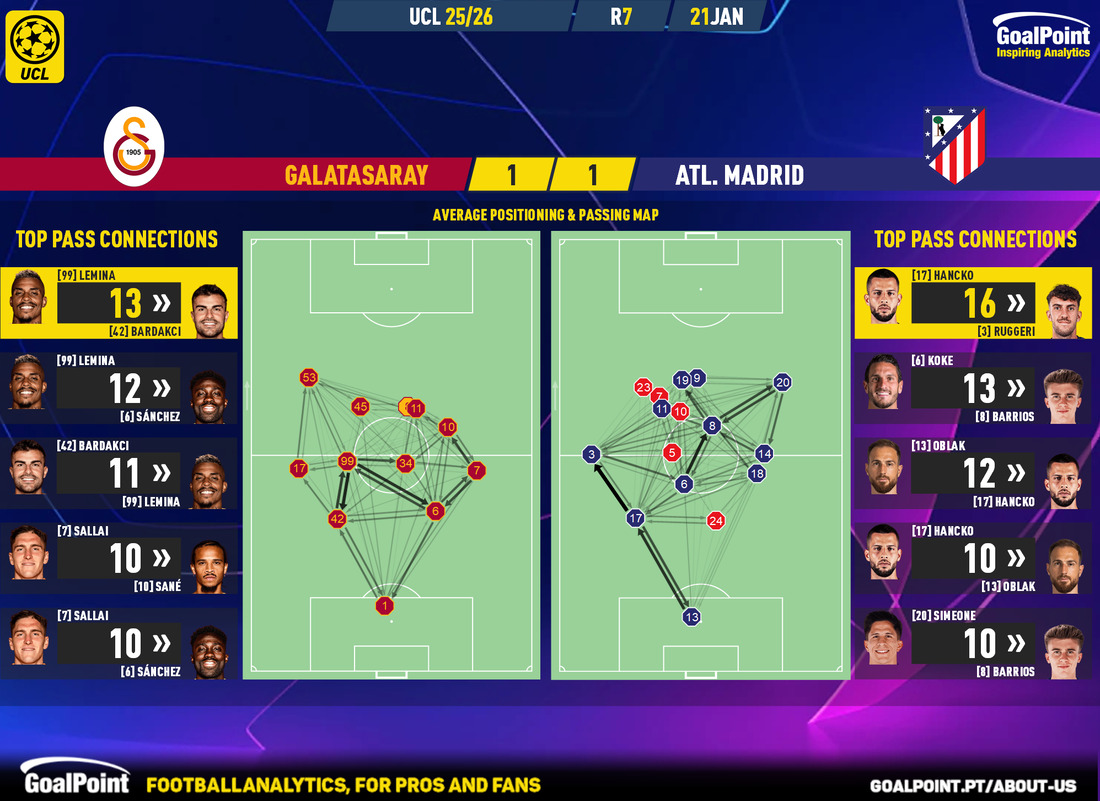Choose the Lemina to Sánchez connection row
Screen dimensions: 1100x801
tap(119, 388)
